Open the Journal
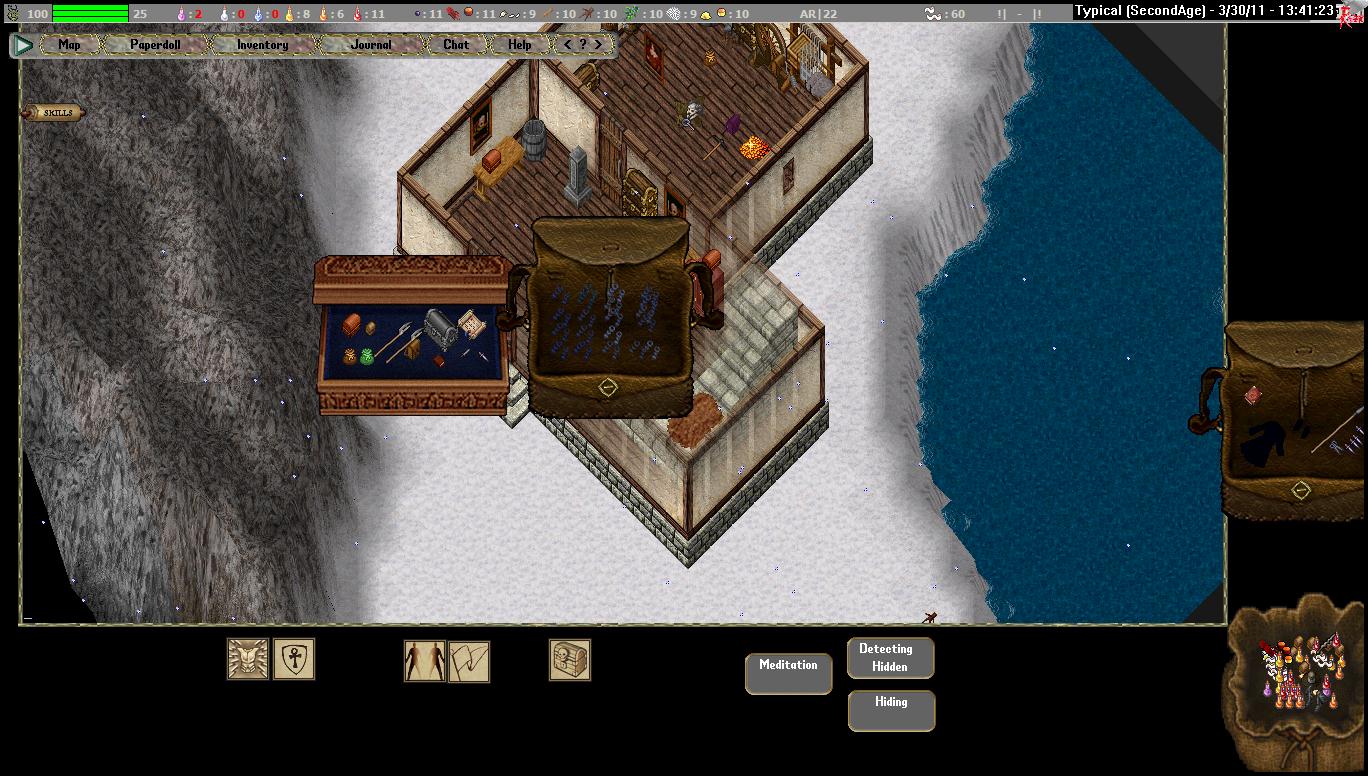 click(x=370, y=45)
